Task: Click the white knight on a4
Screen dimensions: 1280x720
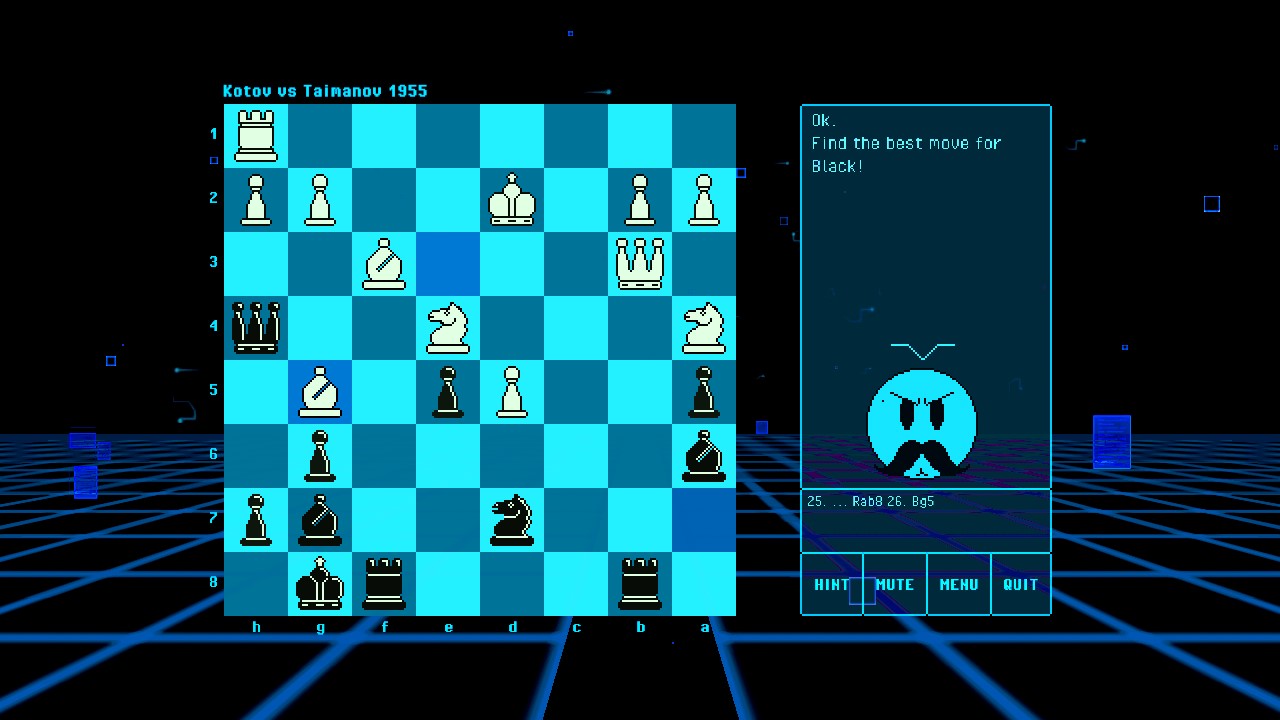Action: point(704,326)
